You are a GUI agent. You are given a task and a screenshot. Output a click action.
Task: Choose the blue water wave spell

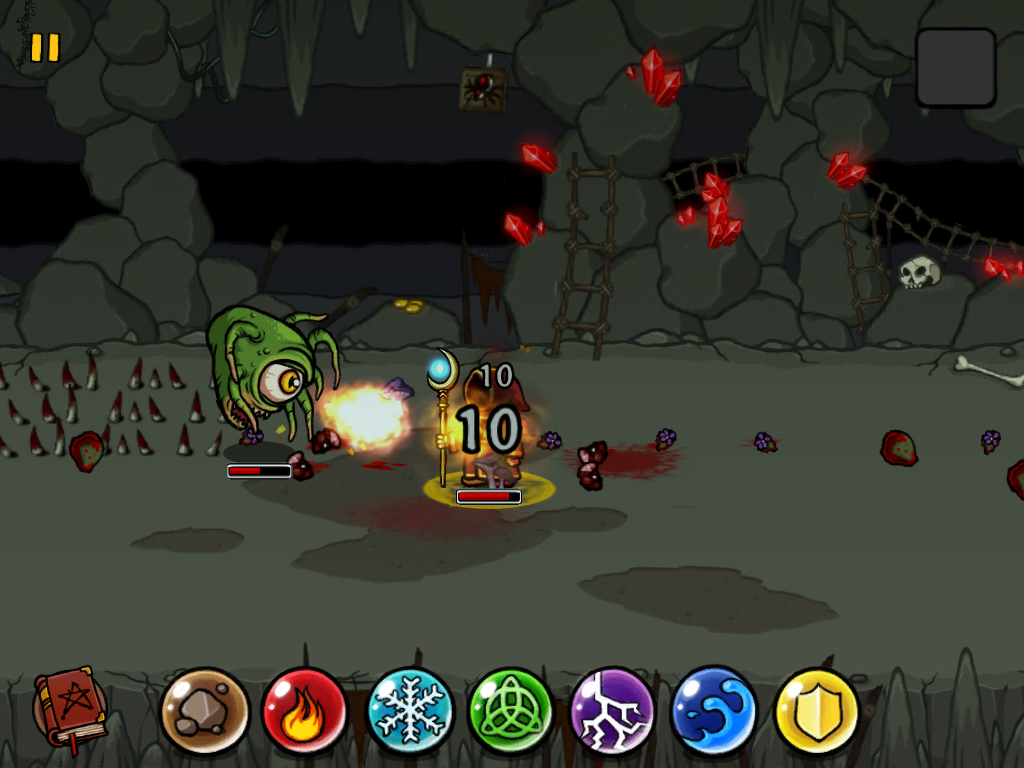tap(714, 711)
